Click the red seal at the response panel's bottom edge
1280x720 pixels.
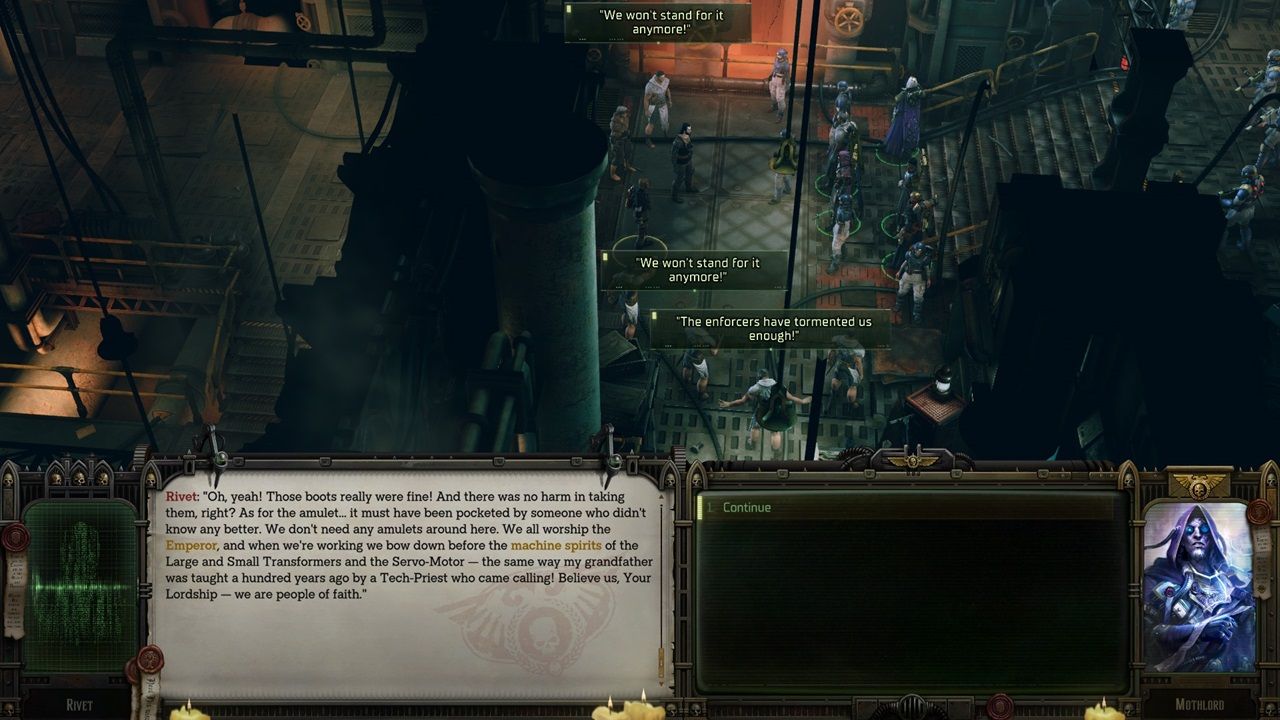click(x=1001, y=705)
